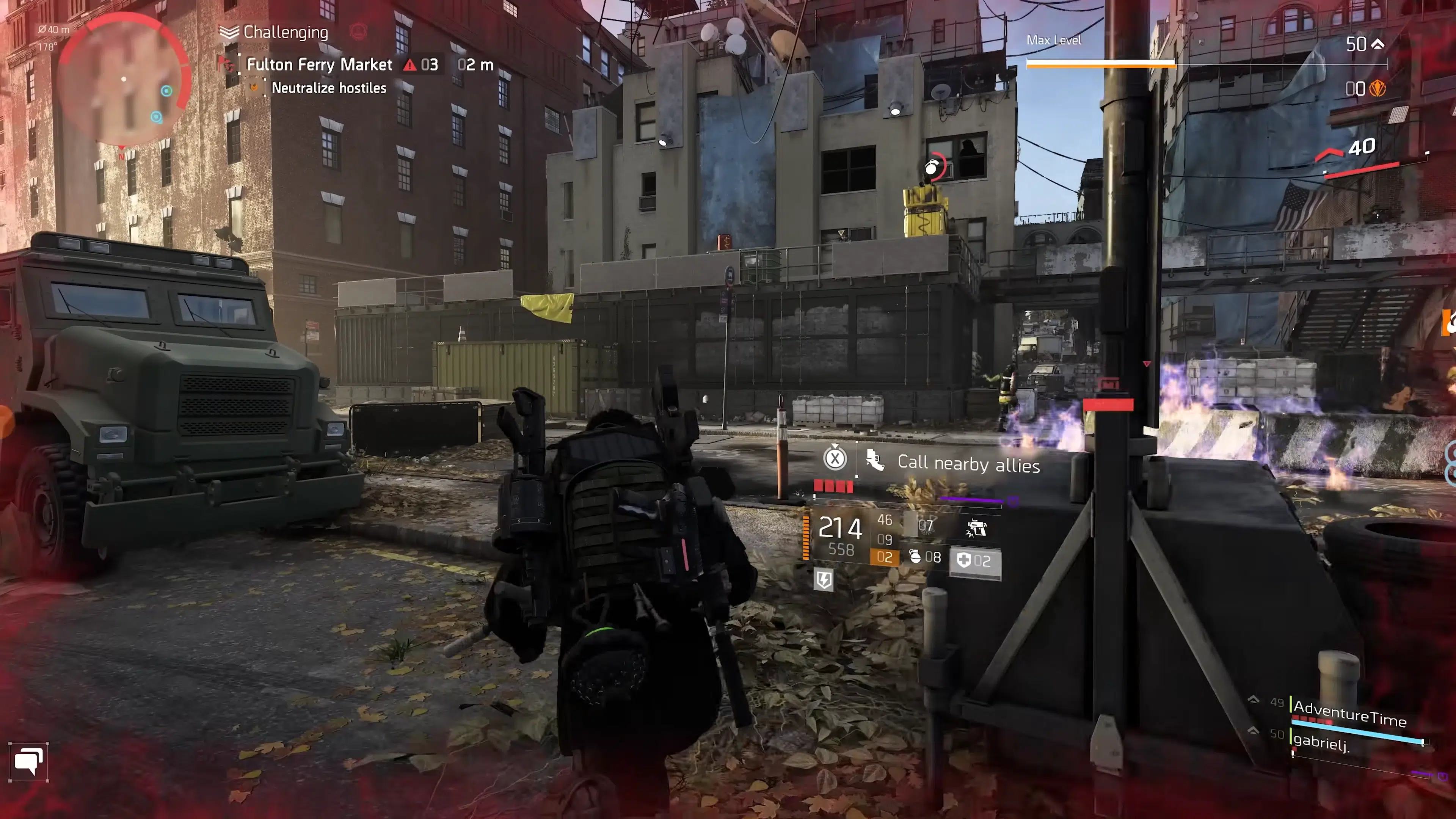Image resolution: width=1456 pixels, height=819 pixels.
Task: Select the sidearm pistol icon in ammo panel
Action: click(977, 529)
